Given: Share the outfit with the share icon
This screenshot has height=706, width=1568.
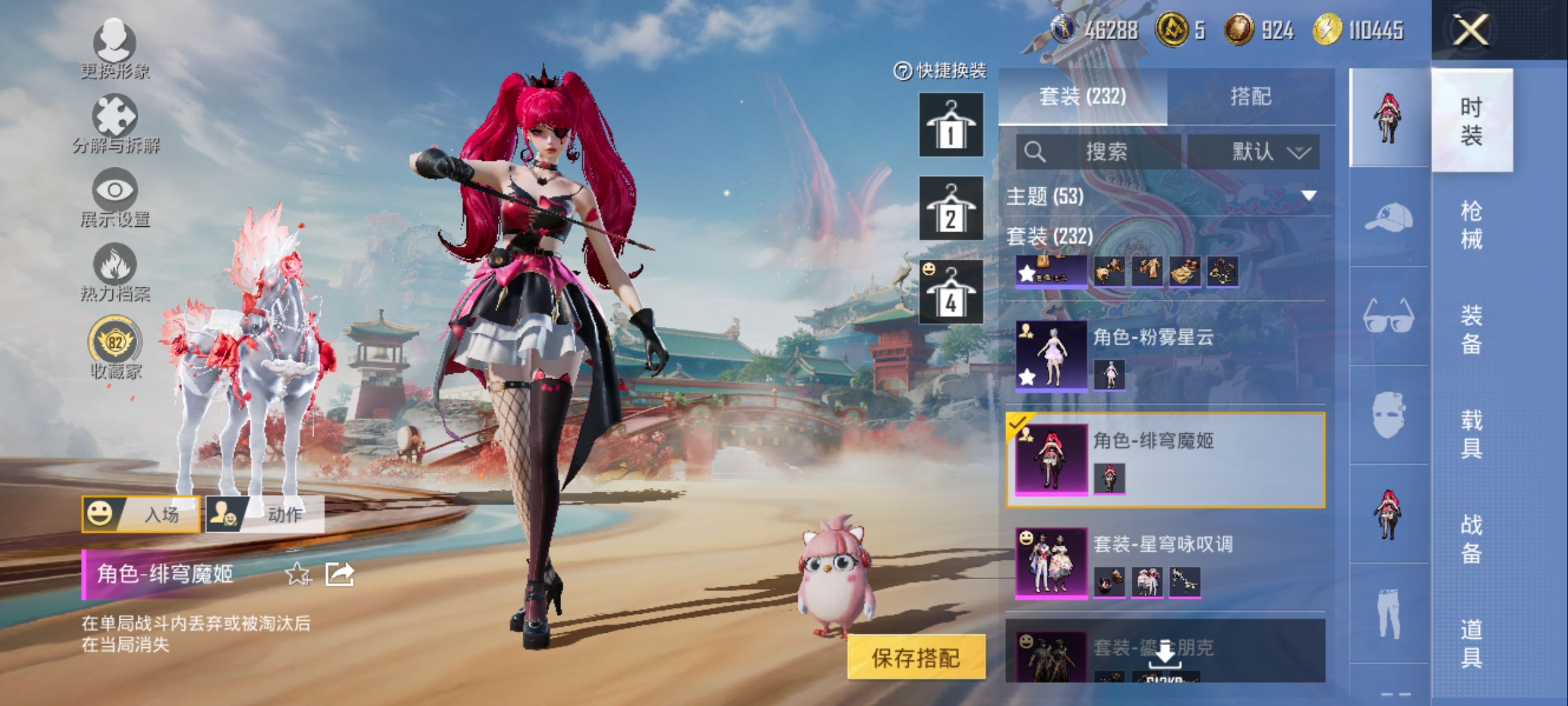Looking at the screenshot, I should (x=340, y=574).
